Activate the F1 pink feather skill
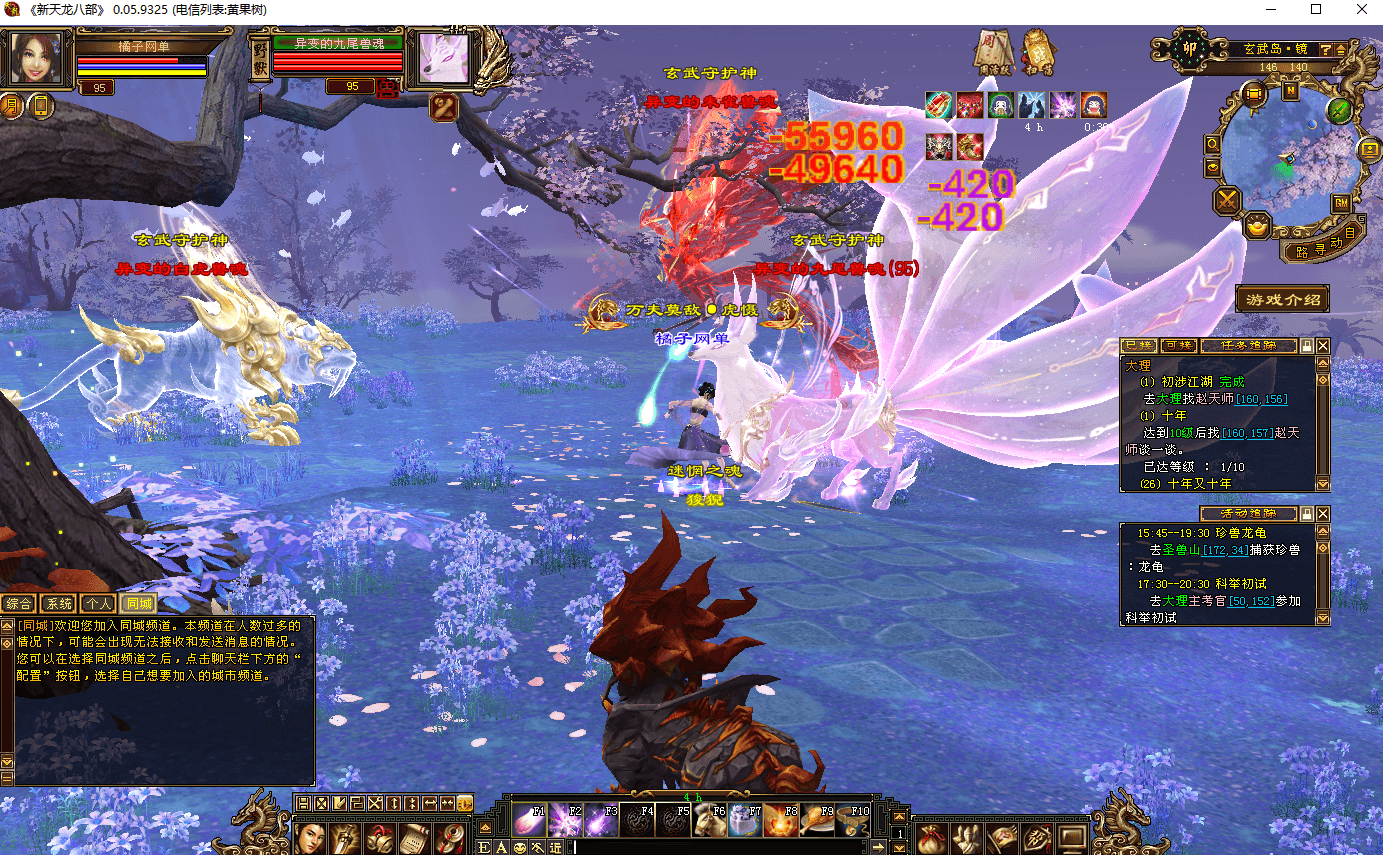The width and height of the screenshot is (1383, 855). point(530,821)
